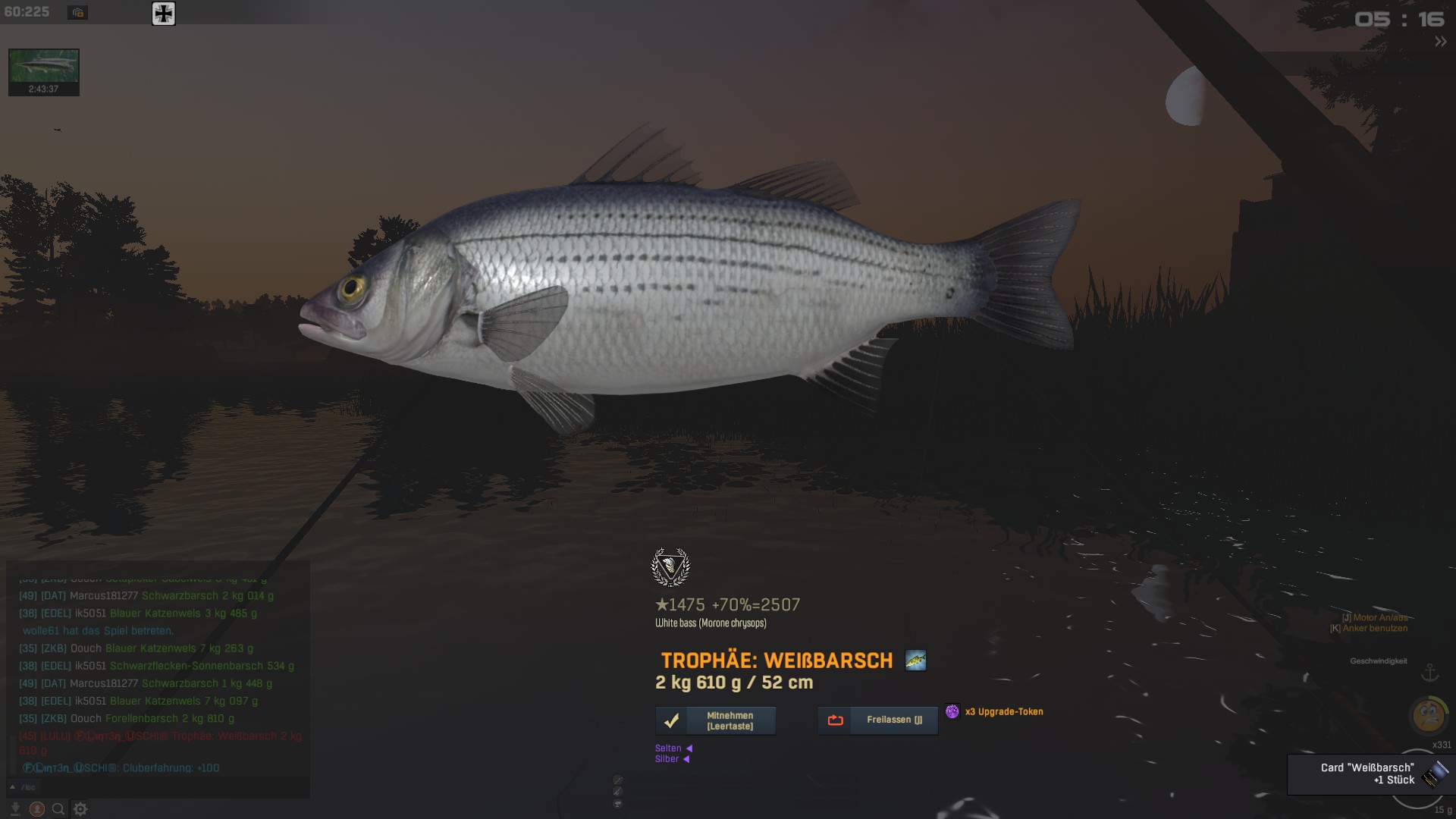This screenshot has width=1456, height=819.
Task: Click the download arrow icon below chat
Action: [x=15, y=809]
